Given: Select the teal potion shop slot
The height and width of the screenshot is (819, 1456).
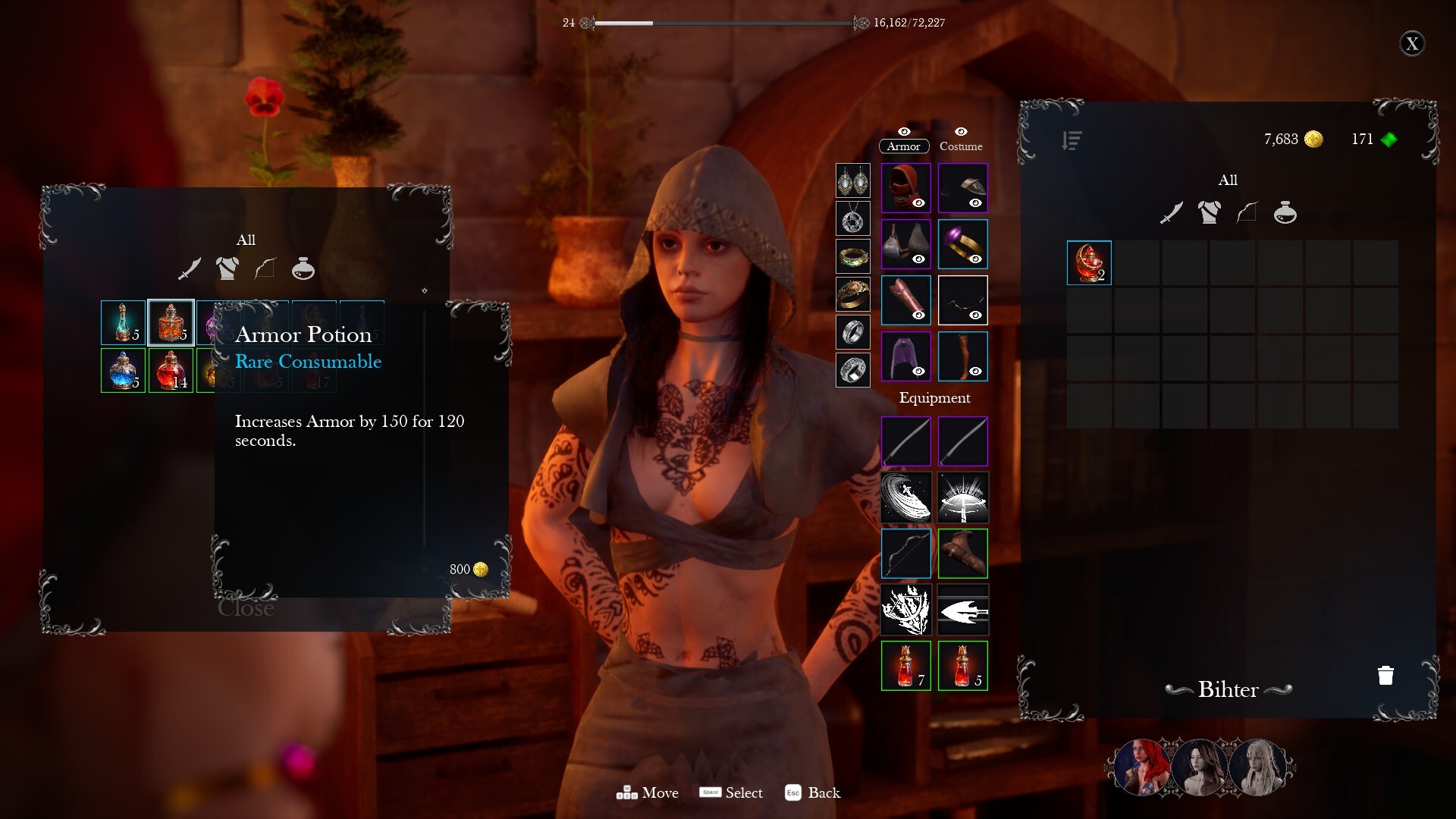Looking at the screenshot, I should (x=123, y=322).
